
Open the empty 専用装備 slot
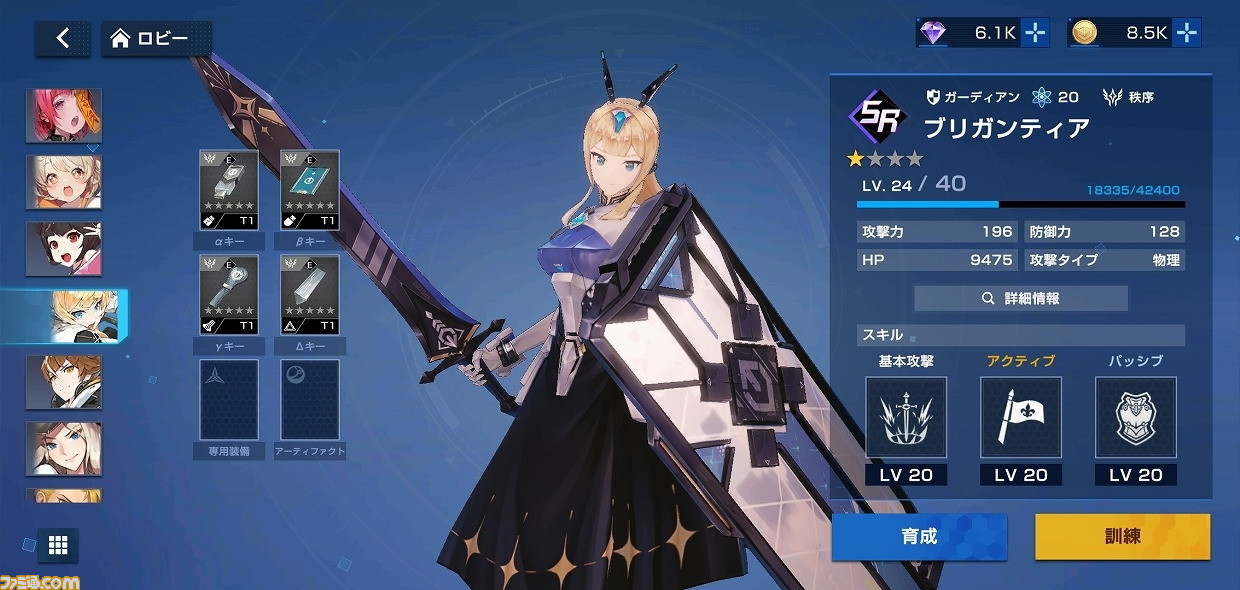[229, 400]
